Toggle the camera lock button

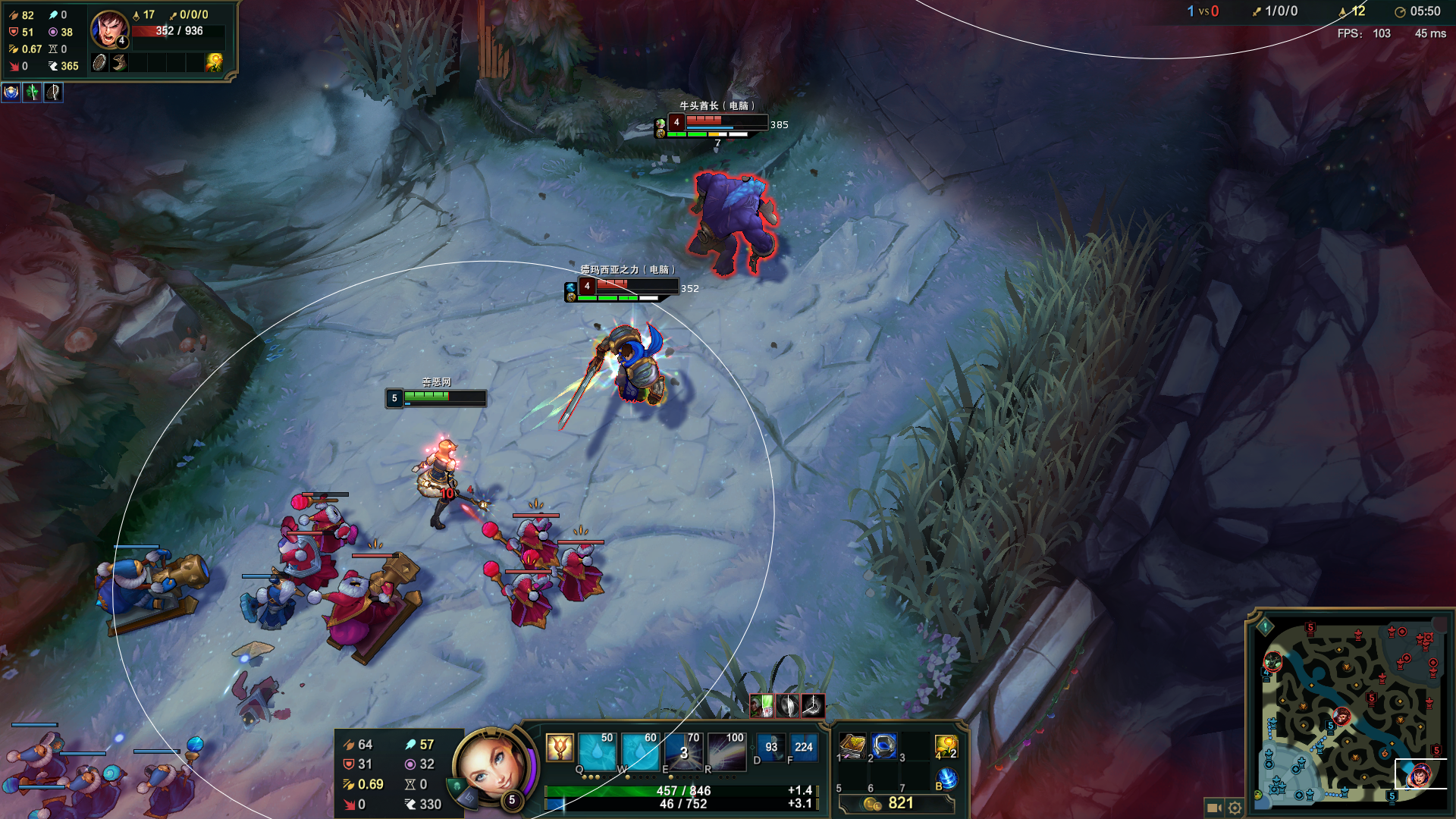point(1213,808)
